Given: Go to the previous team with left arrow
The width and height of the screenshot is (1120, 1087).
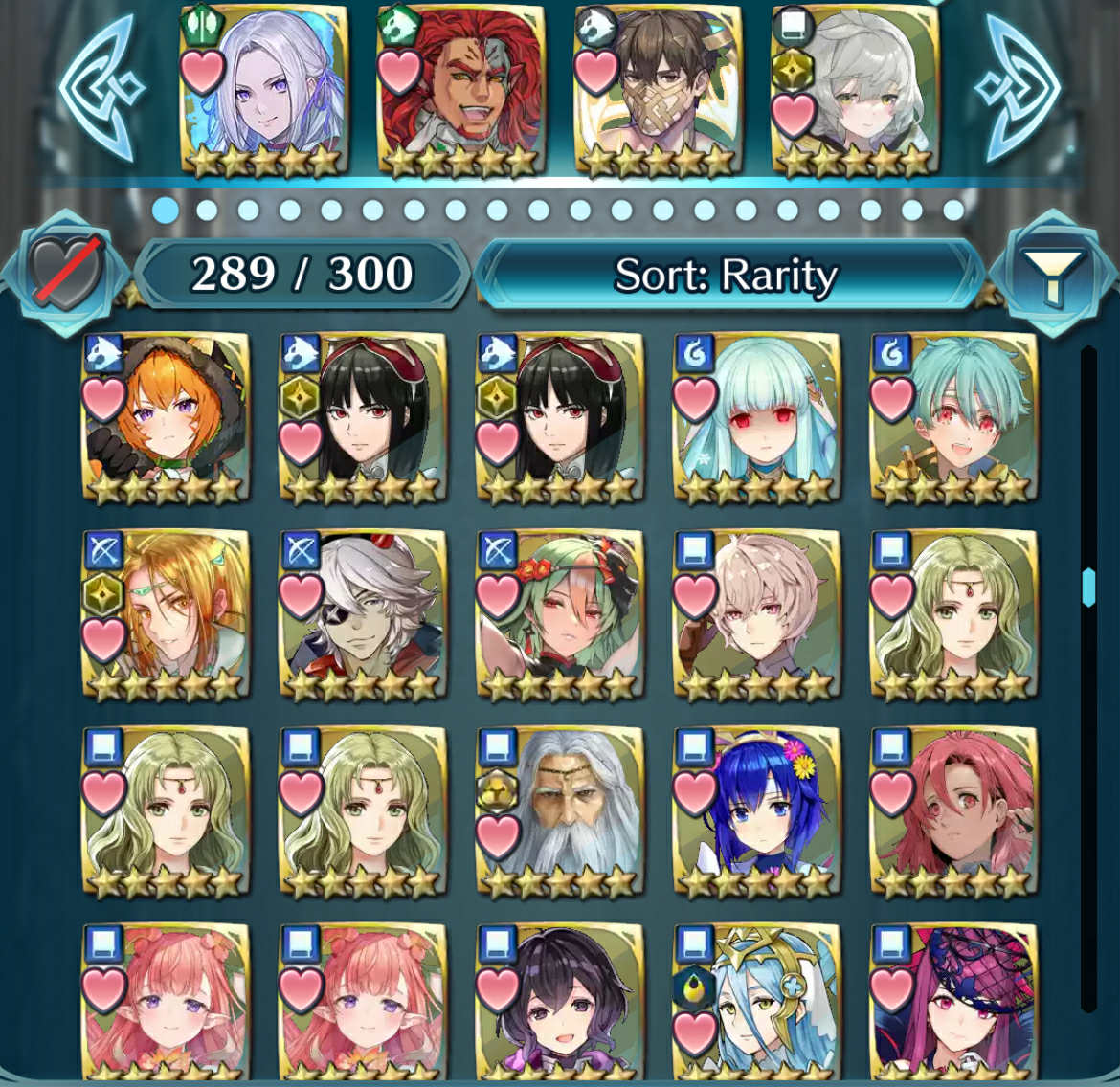Looking at the screenshot, I should (99, 88).
